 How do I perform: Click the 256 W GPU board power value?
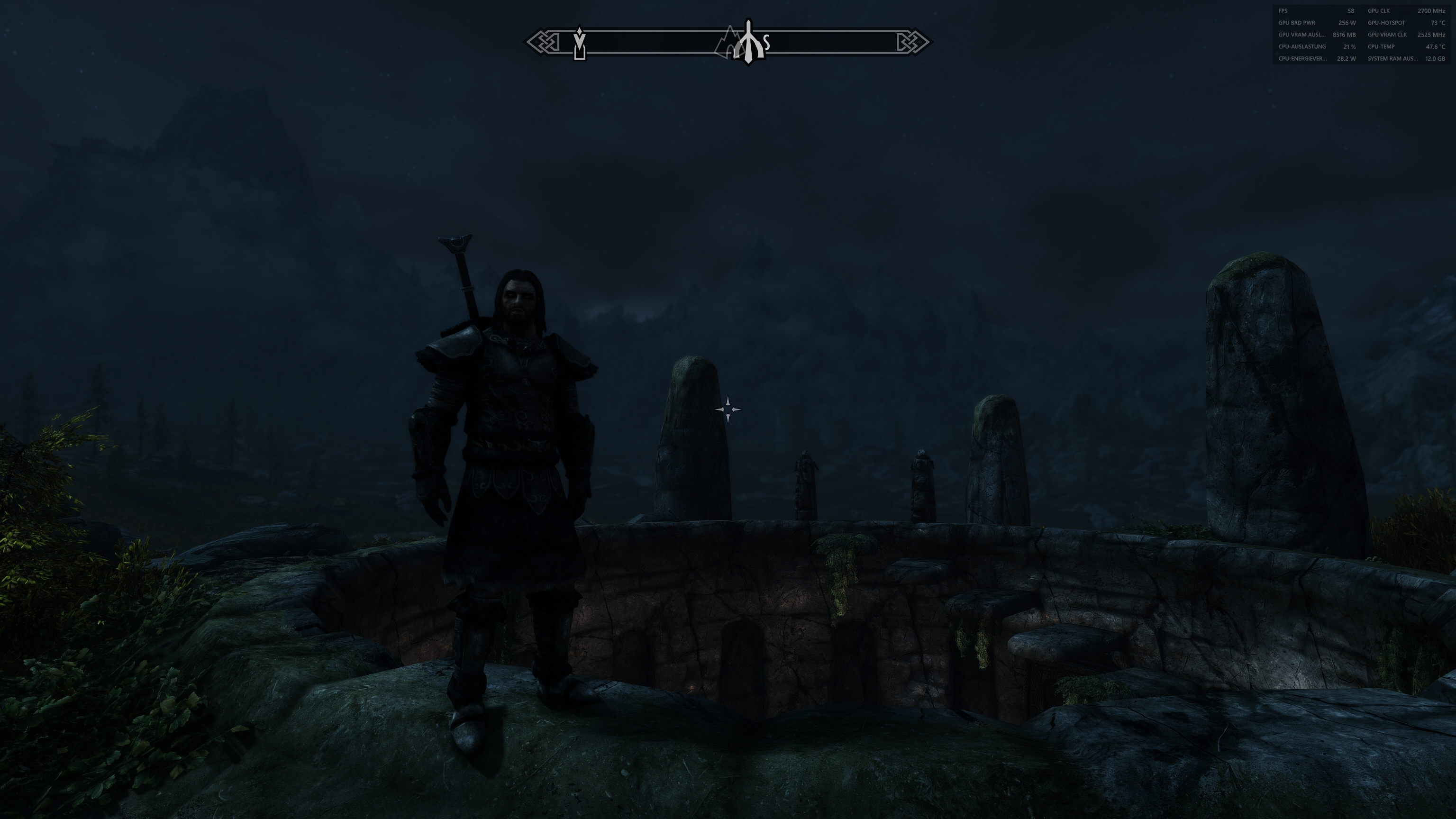1347,23
